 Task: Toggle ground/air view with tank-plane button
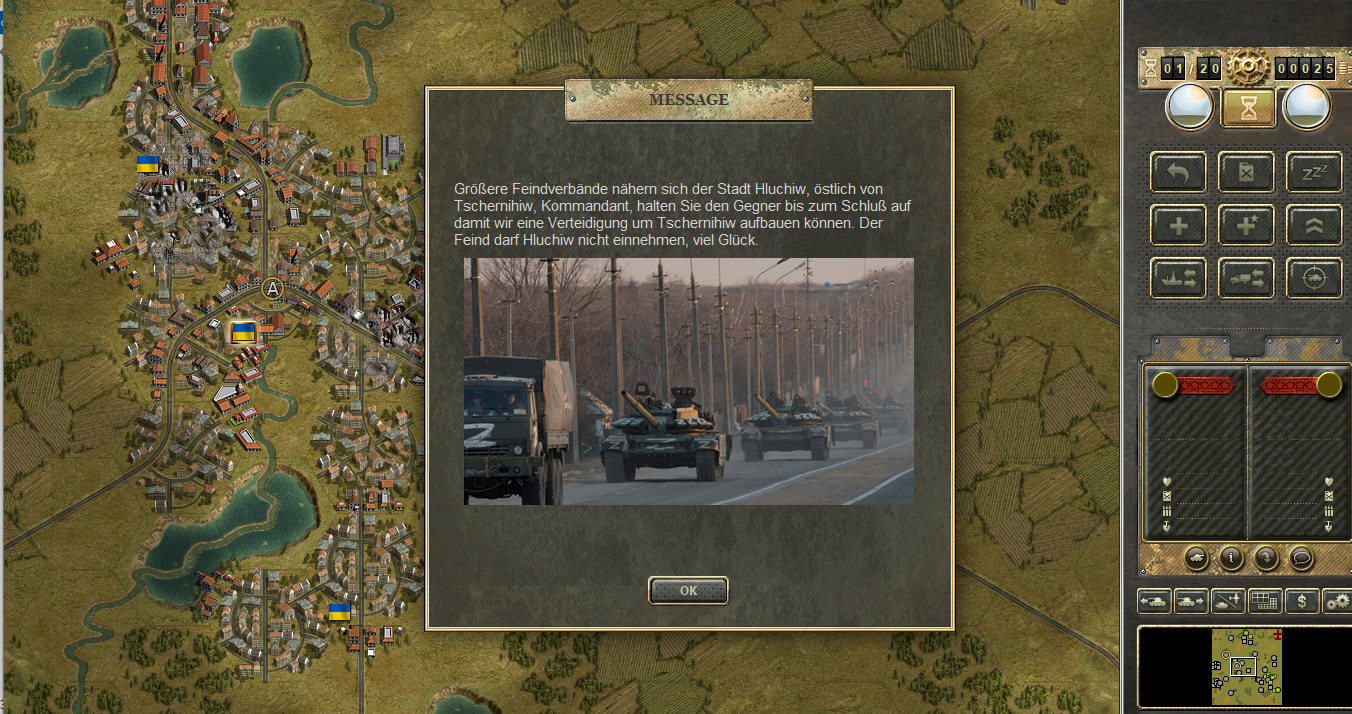(x=1228, y=601)
